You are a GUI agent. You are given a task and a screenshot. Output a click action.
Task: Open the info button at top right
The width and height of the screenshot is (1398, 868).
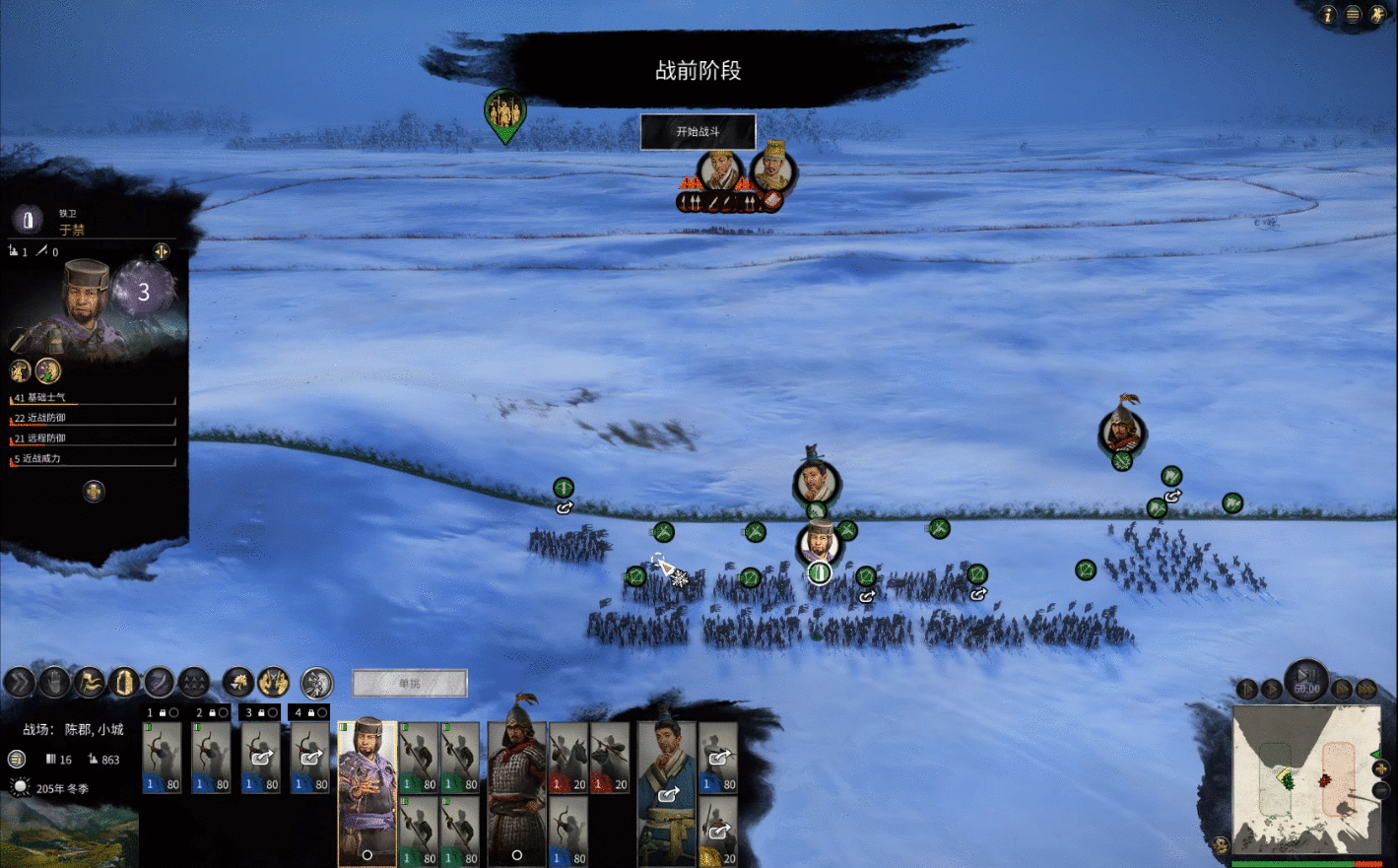(1327, 14)
